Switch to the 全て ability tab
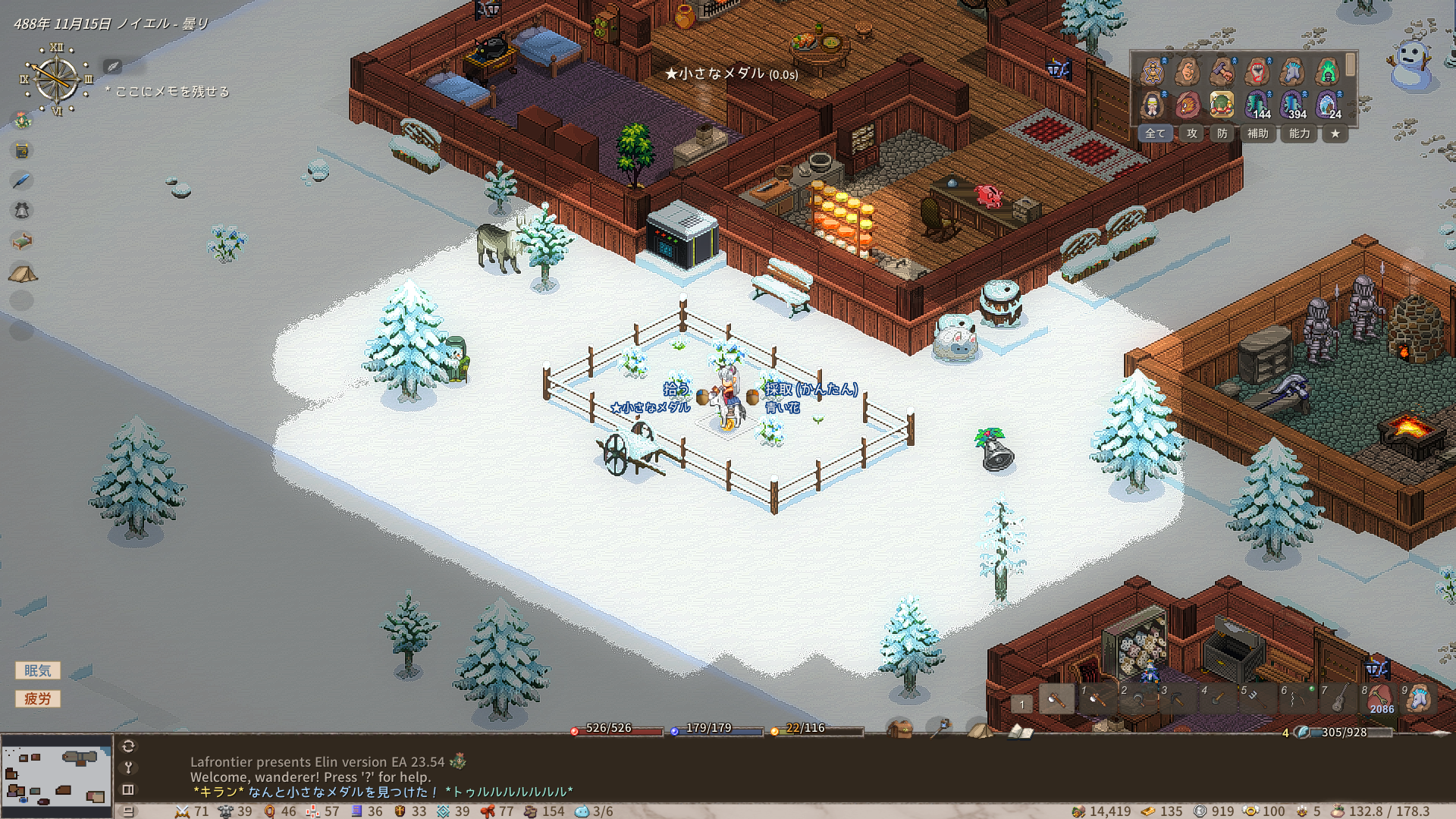1456x819 pixels. tap(1155, 133)
